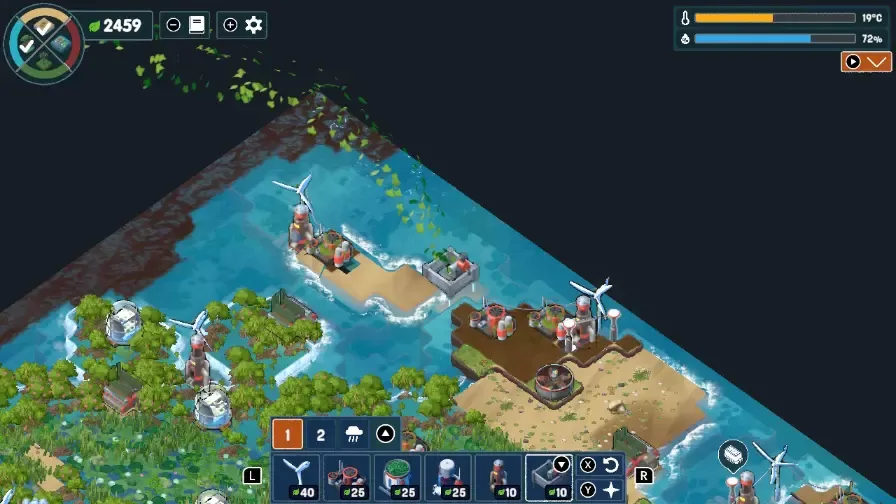Select the highlighted grey calcifier building slot
The height and width of the screenshot is (504, 896).
pos(548,478)
